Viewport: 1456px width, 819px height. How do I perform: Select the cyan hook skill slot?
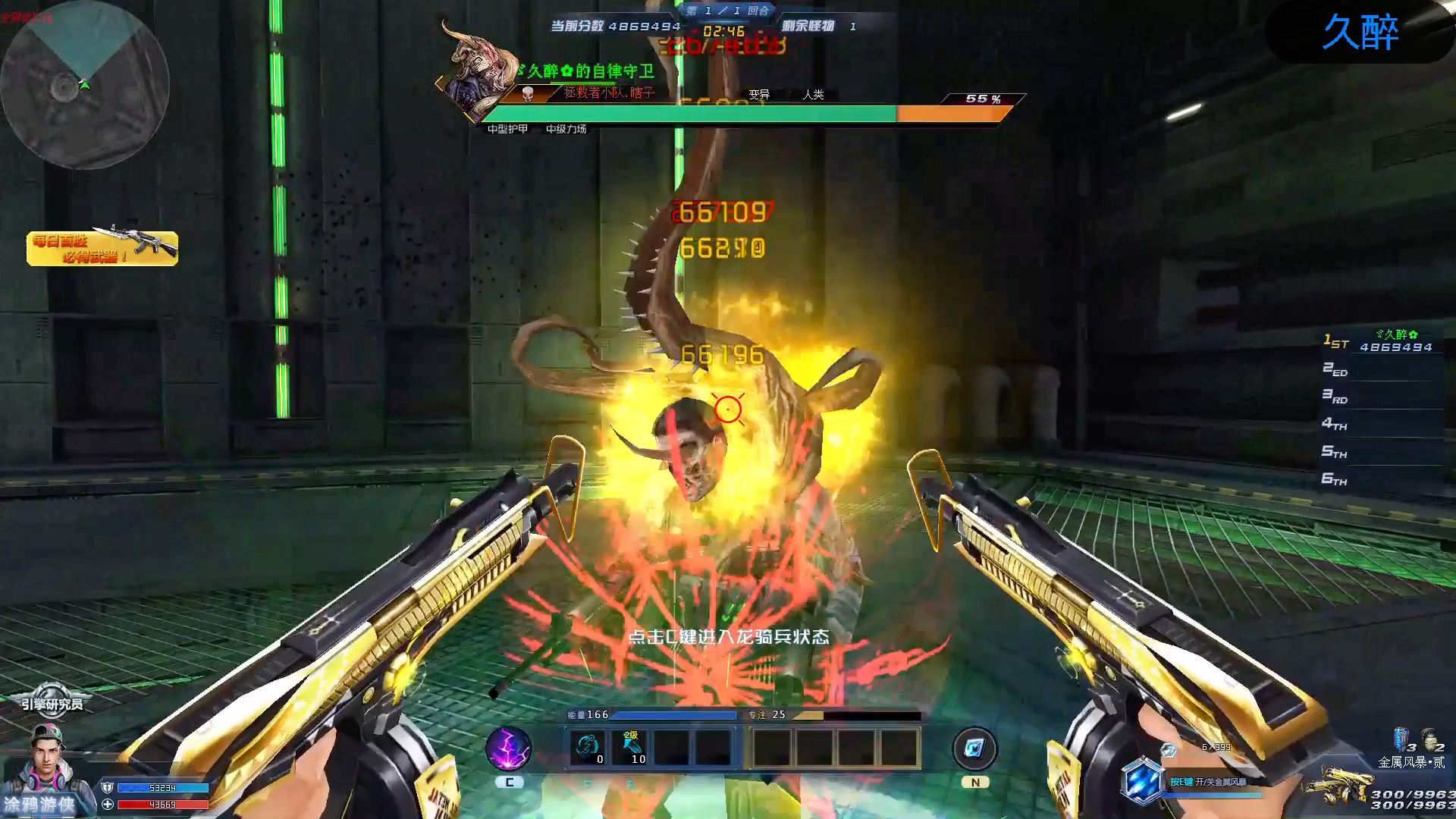pos(588,748)
